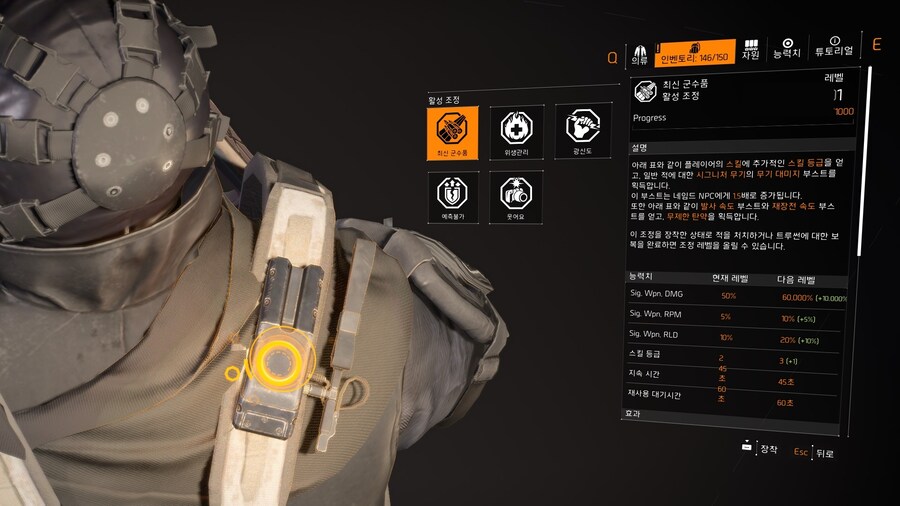Equip the modifier with 장착

click(760, 449)
